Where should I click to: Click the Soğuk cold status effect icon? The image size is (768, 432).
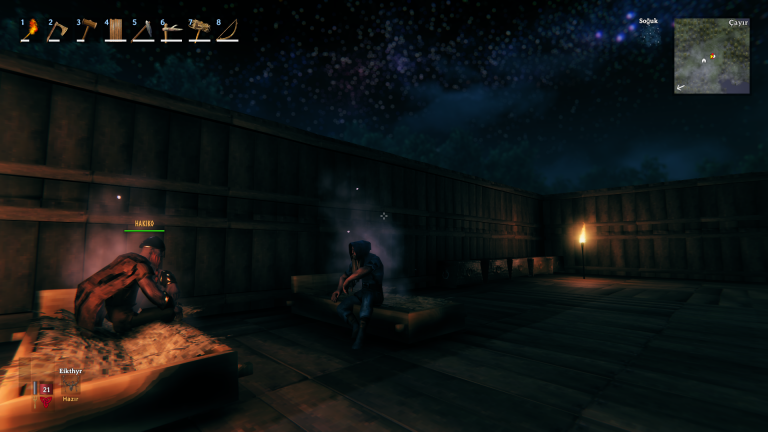click(x=650, y=35)
